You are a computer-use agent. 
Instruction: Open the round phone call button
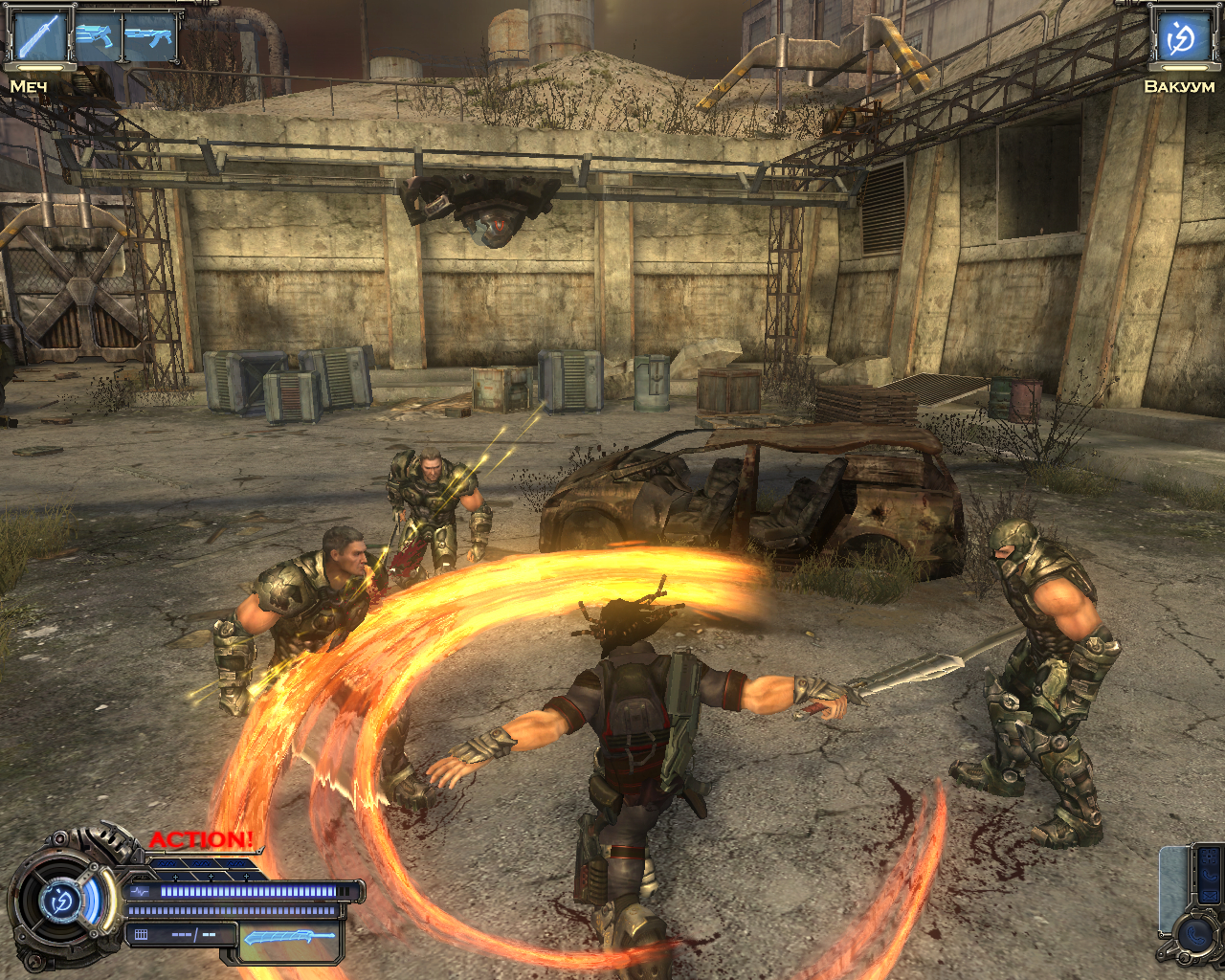(x=1196, y=935)
